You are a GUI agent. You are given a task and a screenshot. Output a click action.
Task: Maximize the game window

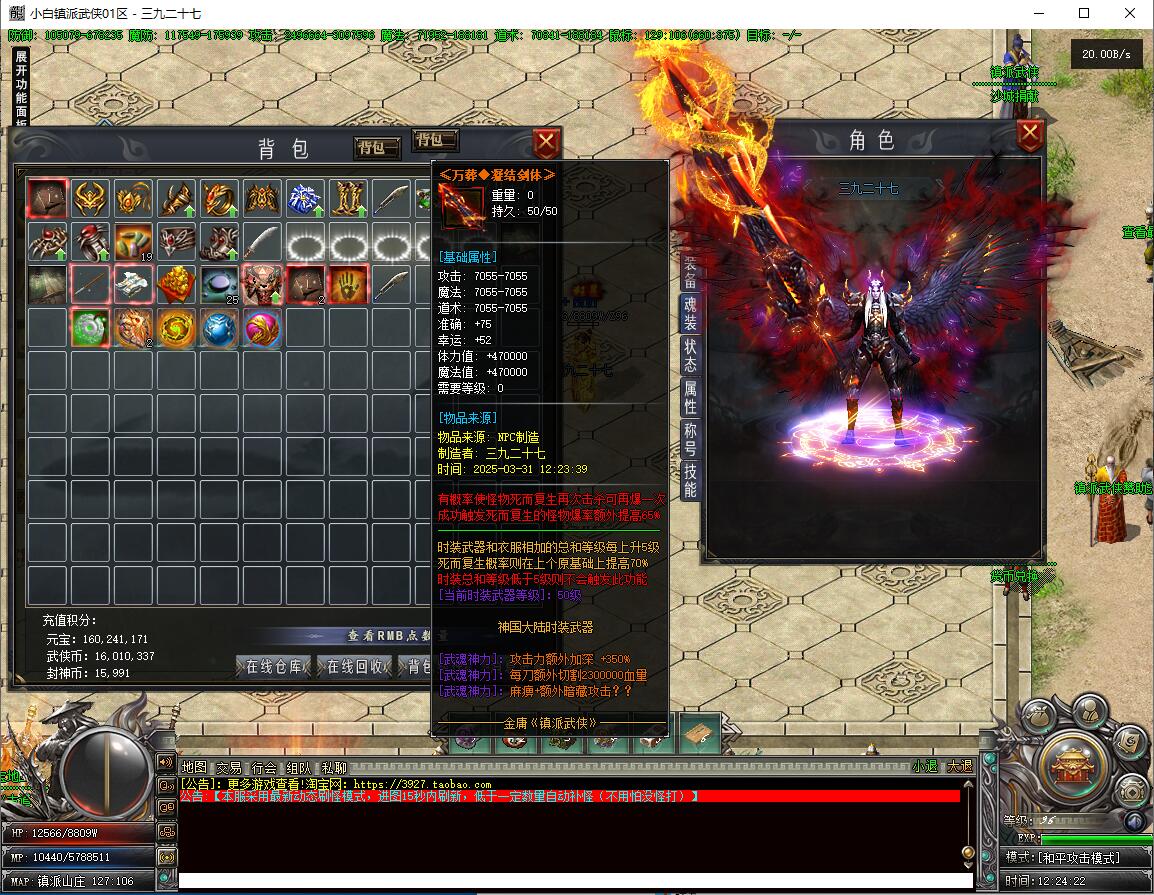click(1084, 14)
